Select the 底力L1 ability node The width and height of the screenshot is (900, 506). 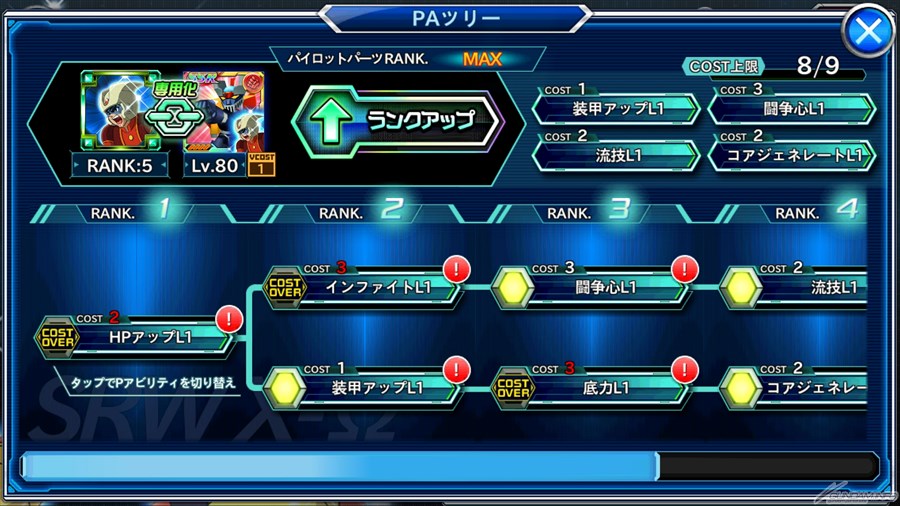point(595,386)
